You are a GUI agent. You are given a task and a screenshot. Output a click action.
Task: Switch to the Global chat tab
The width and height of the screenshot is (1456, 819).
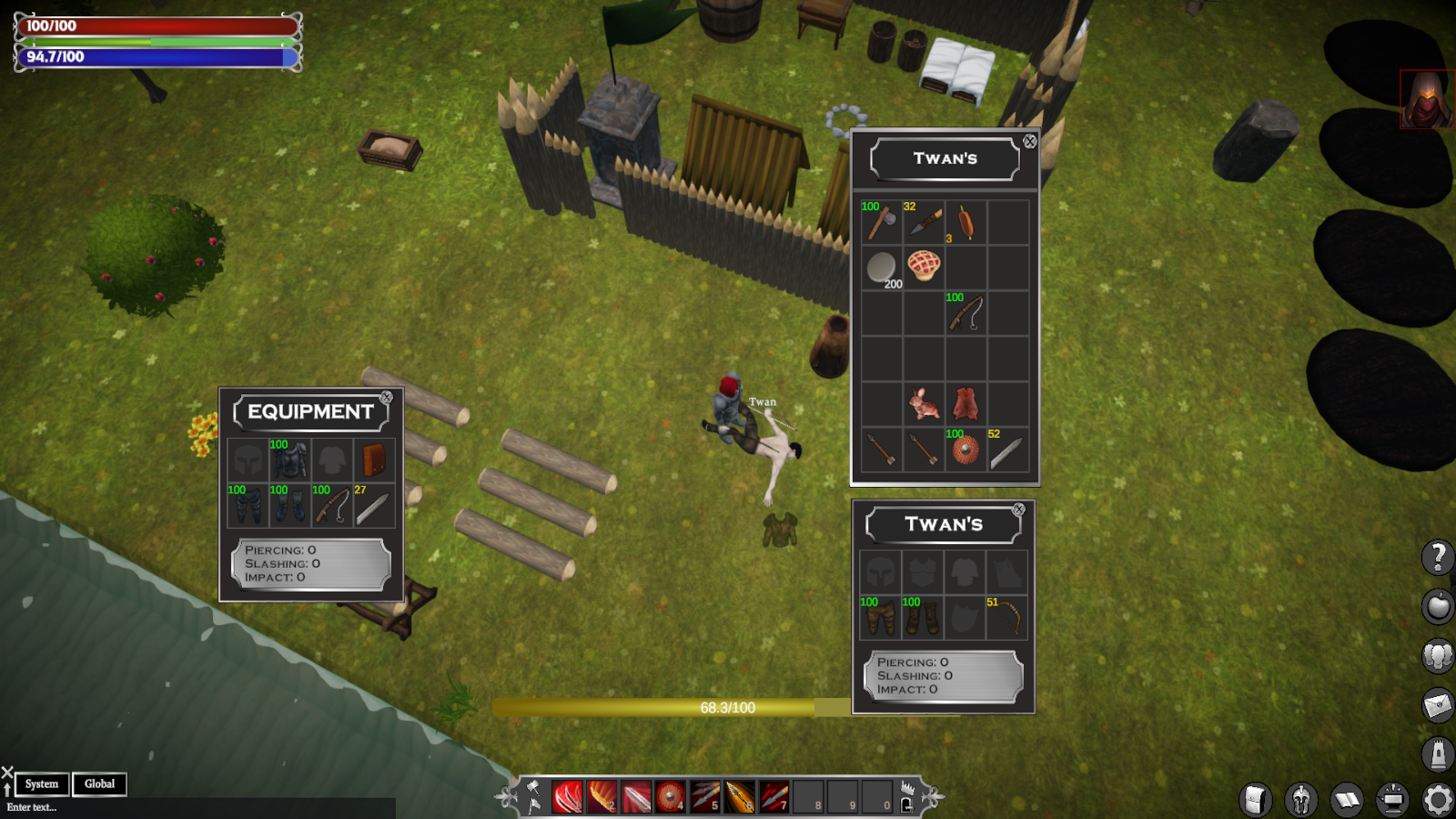pyautogui.click(x=99, y=784)
